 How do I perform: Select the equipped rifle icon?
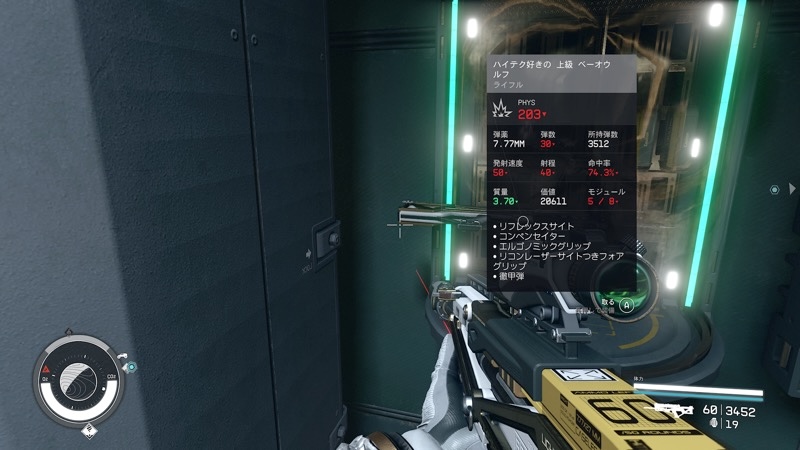tap(671, 409)
